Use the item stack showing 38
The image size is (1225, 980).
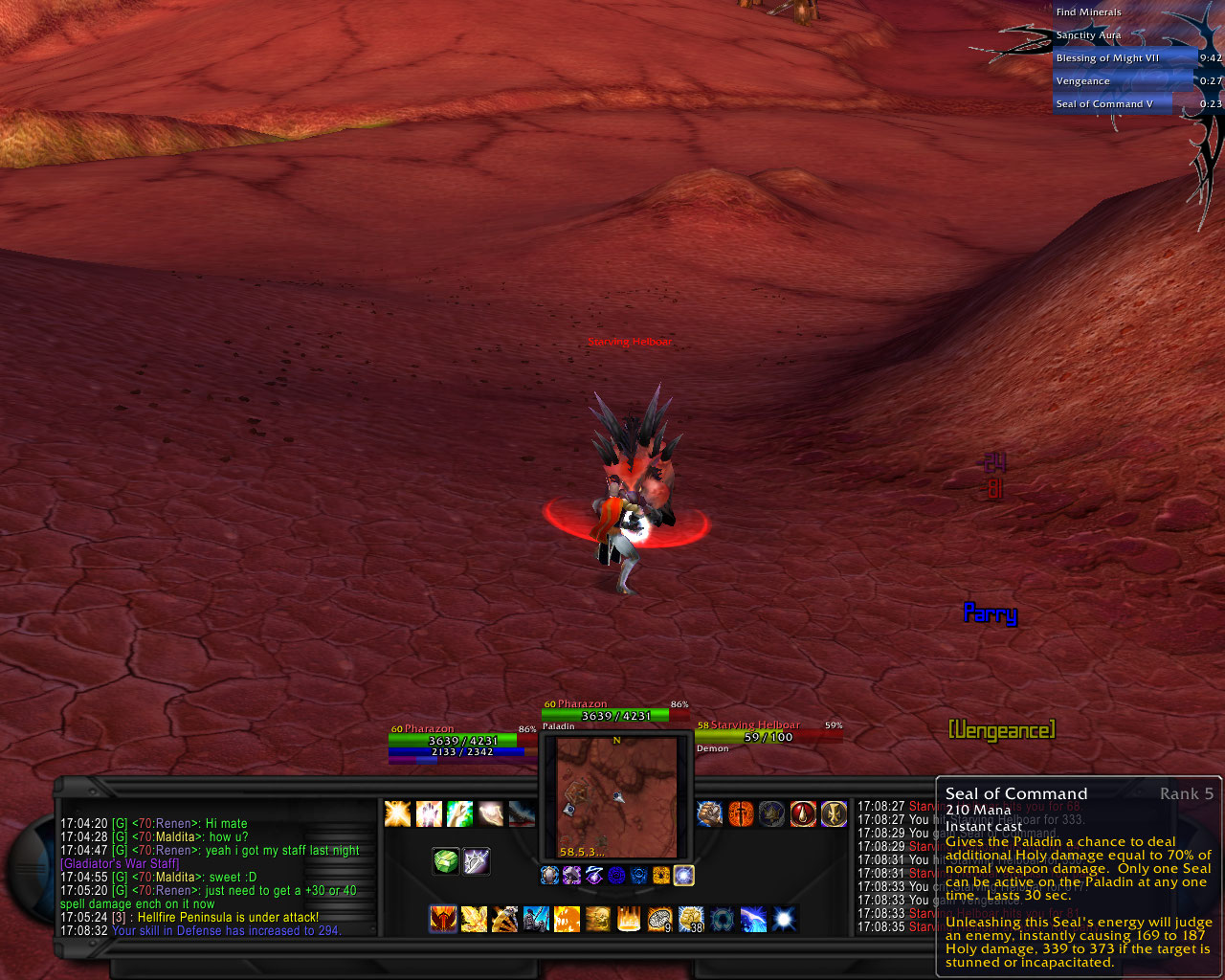point(691,920)
